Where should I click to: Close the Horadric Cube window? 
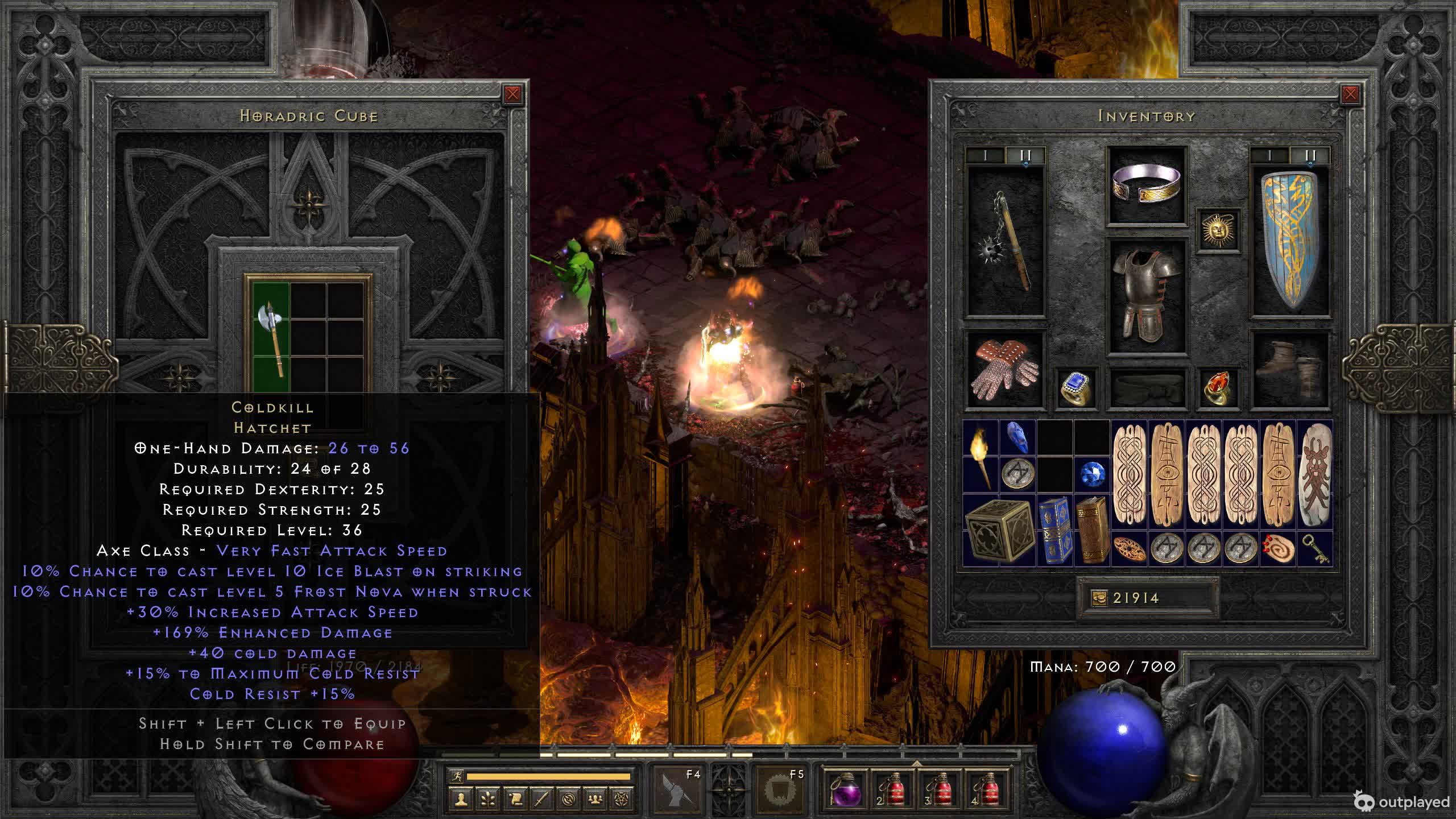(x=512, y=94)
